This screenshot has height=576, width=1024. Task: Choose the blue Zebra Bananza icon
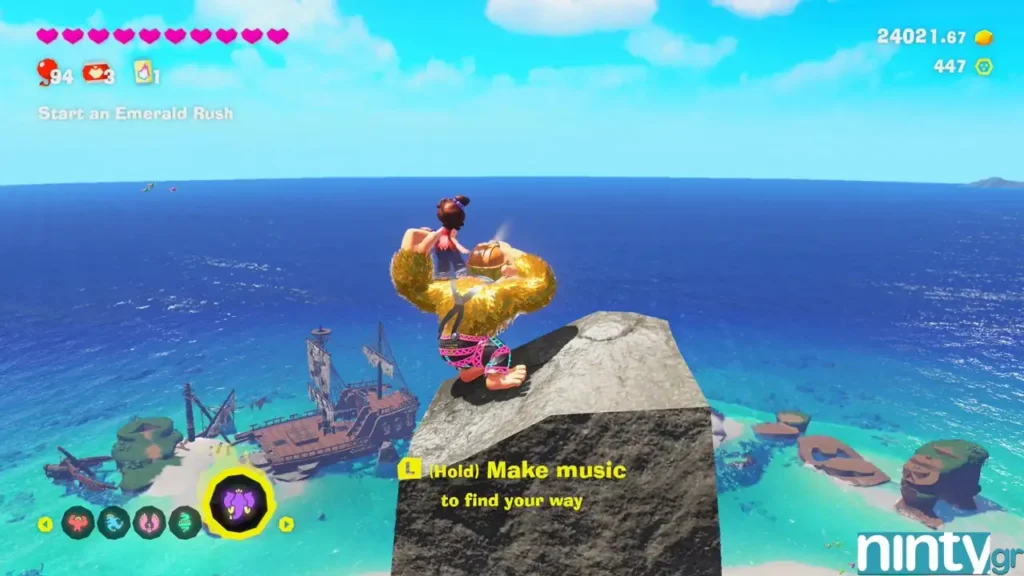[113, 522]
